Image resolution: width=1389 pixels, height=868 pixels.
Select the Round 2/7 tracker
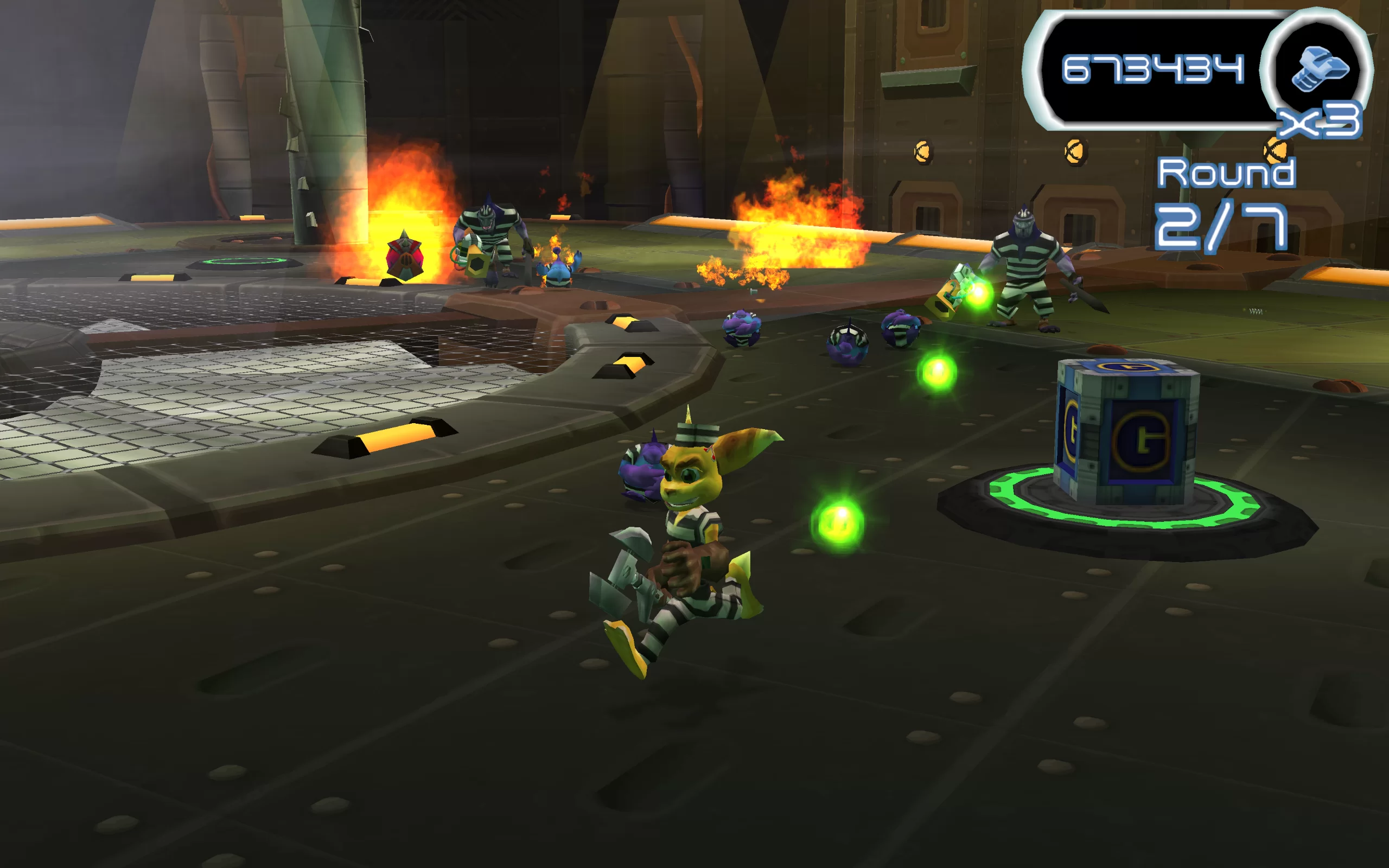point(1225,204)
